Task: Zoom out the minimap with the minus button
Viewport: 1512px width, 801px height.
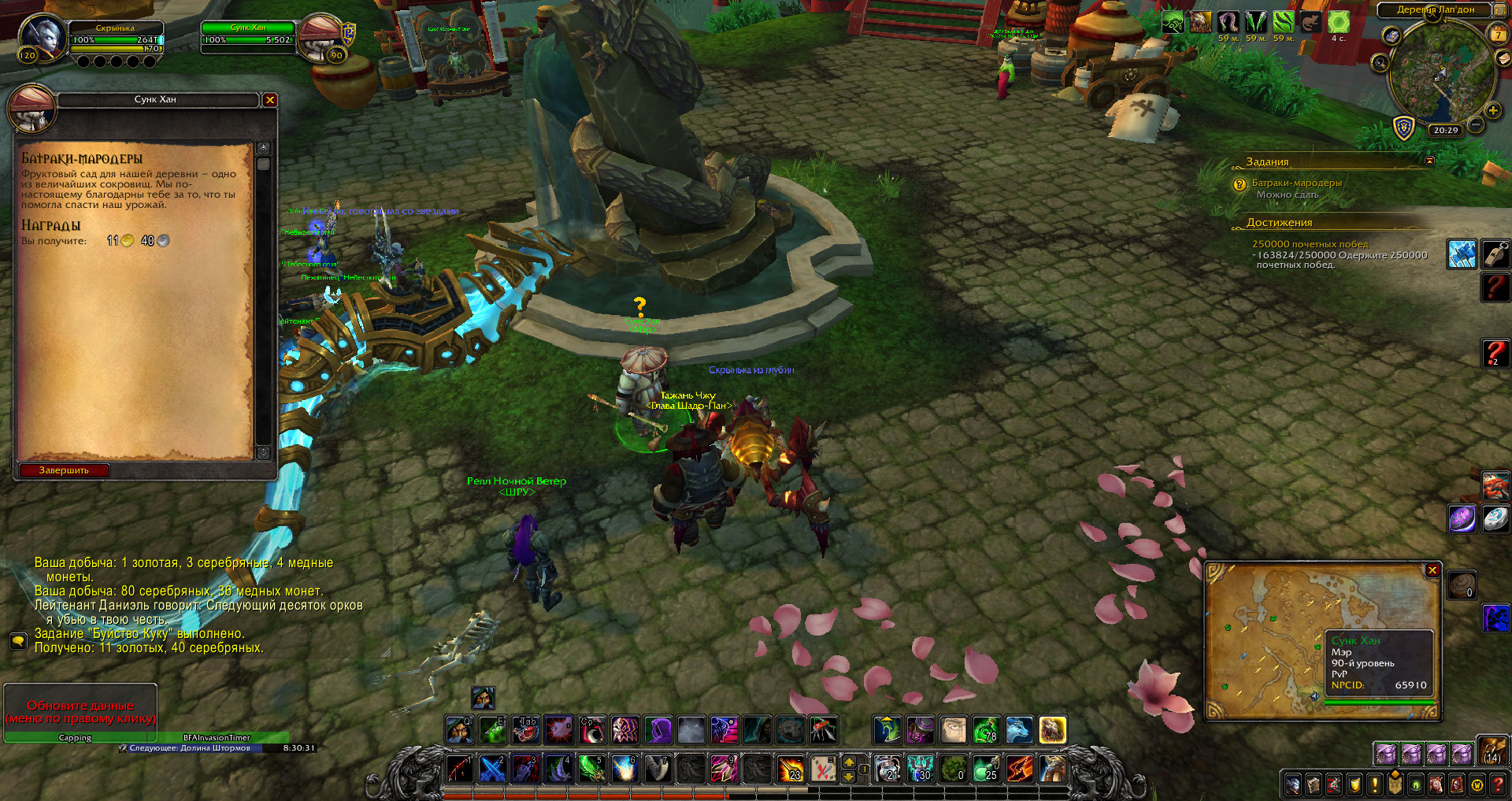Action: 1477,124
